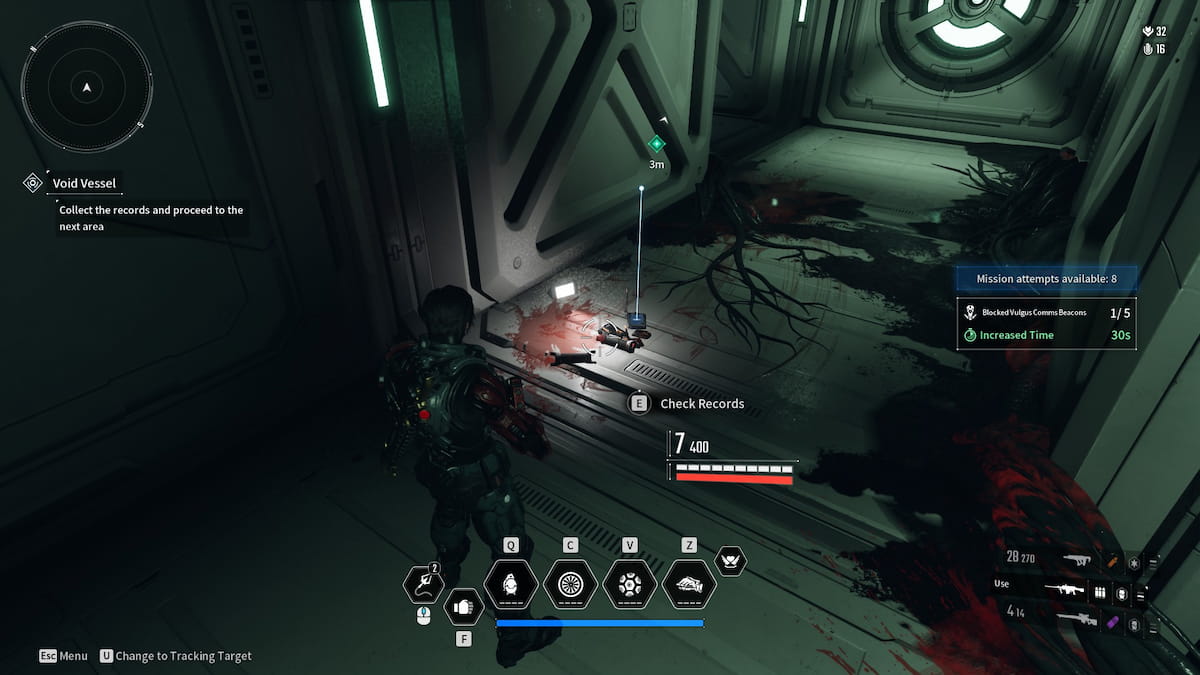Viewport: 1200px width, 675px height.
Task: Choose Change to Tracking Target
Action: click(176, 656)
